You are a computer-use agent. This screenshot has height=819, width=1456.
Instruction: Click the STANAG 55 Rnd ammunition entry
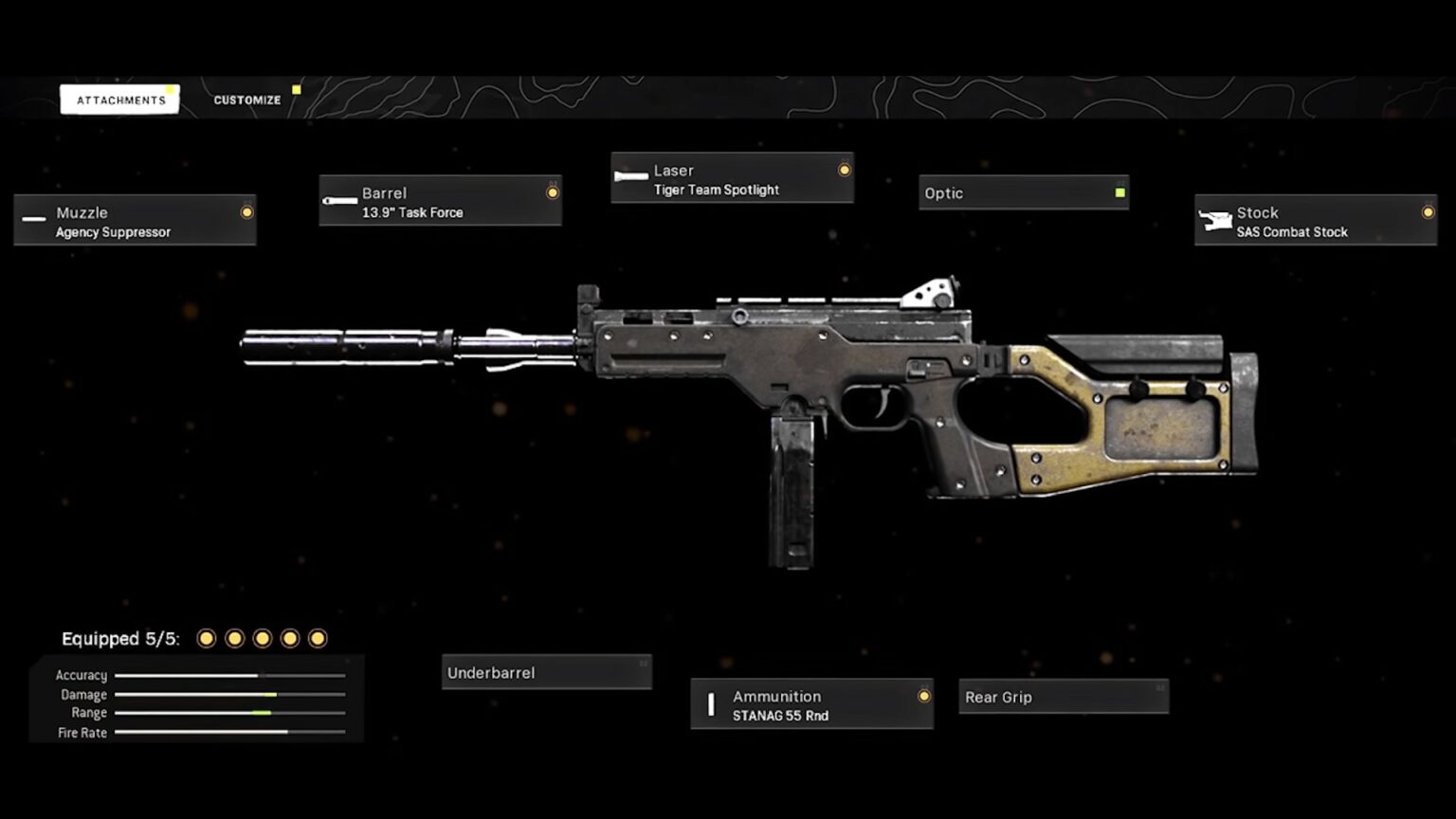(x=780, y=716)
